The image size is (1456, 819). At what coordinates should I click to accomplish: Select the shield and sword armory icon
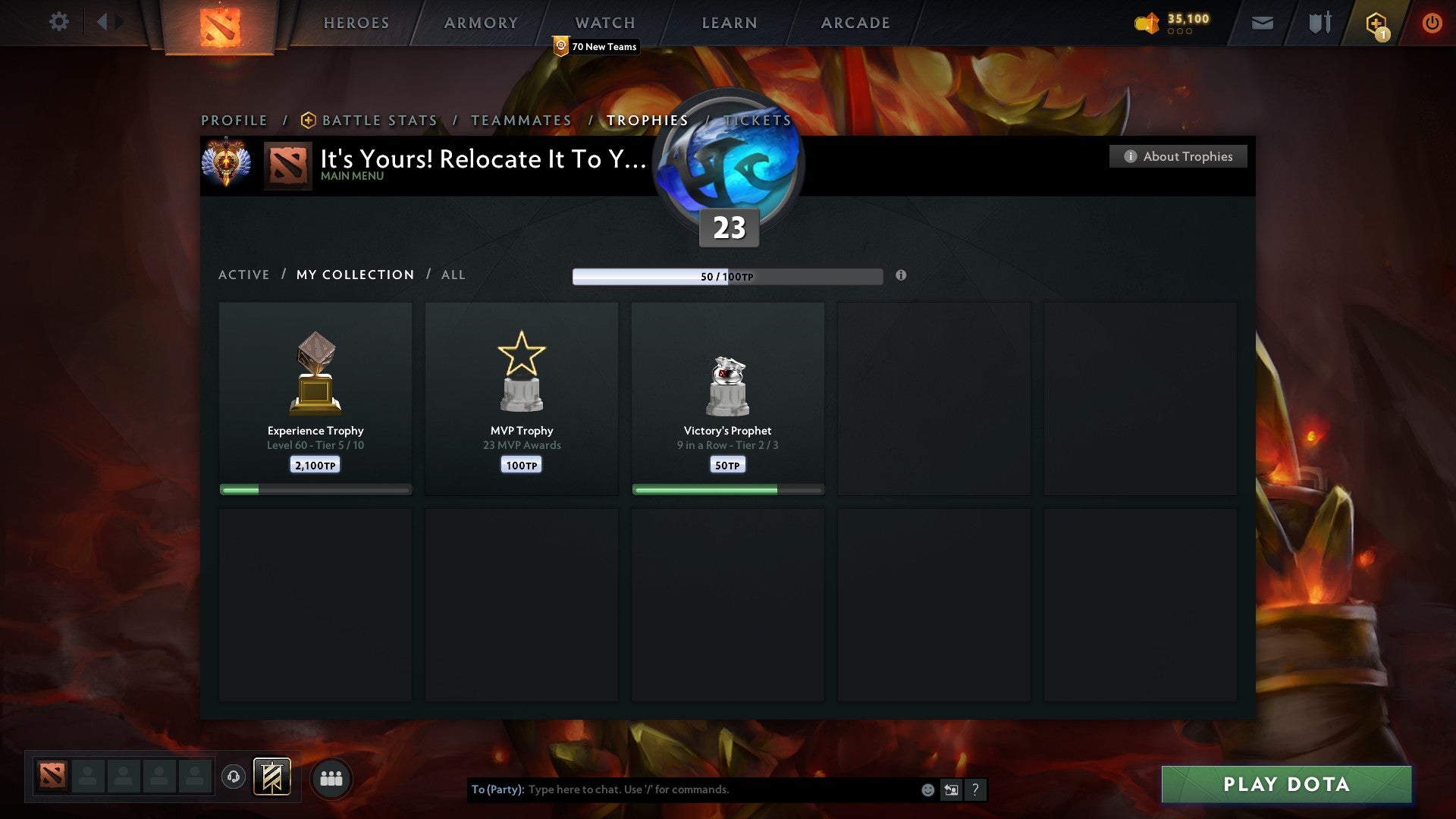click(1319, 23)
